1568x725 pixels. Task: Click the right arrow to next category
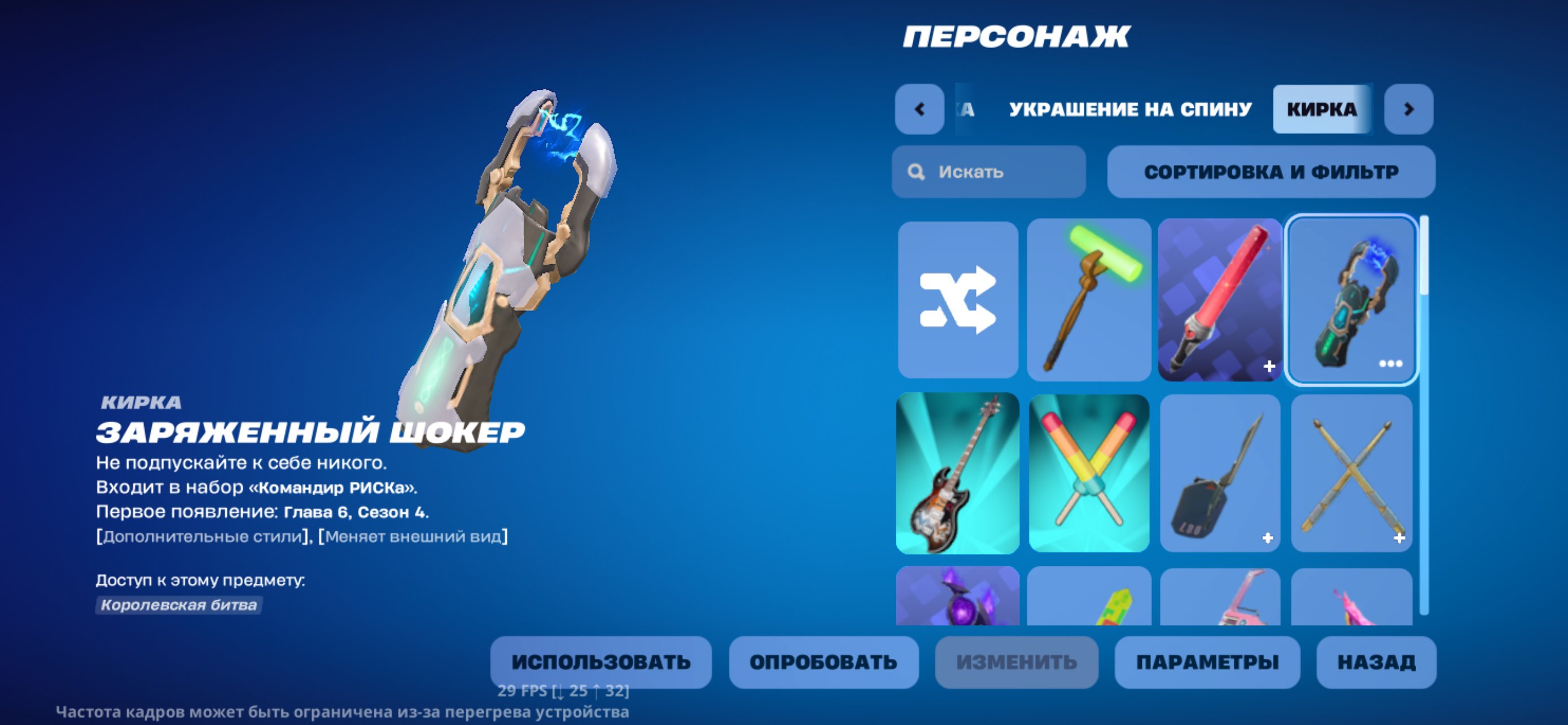[x=1411, y=110]
